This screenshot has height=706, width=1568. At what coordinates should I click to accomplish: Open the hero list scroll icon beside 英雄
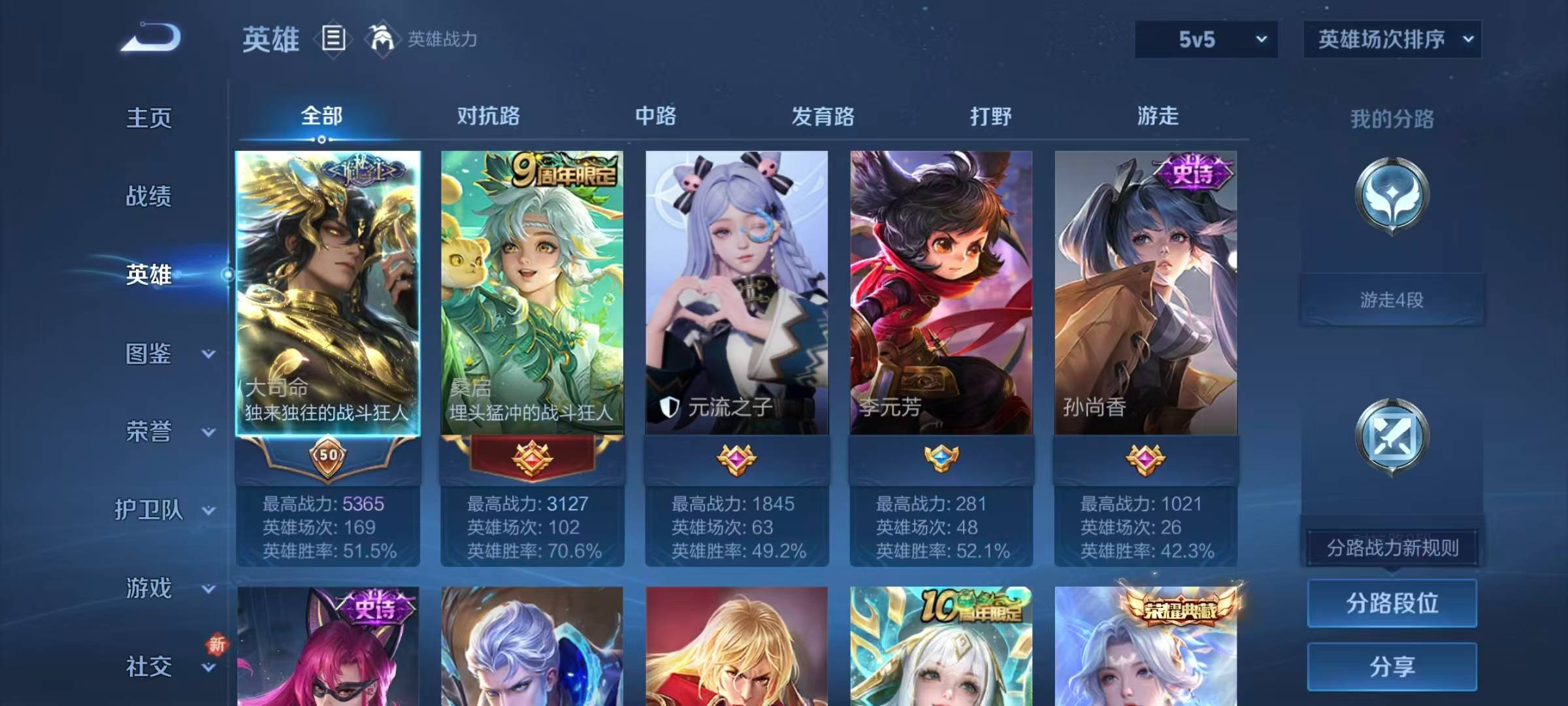(x=333, y=39)
